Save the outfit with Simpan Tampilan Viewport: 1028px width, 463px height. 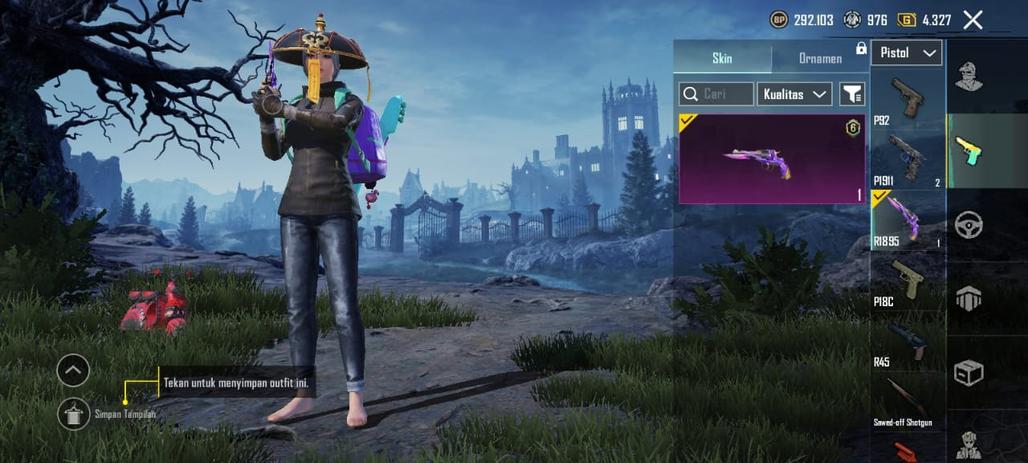[x=74, y=413]
